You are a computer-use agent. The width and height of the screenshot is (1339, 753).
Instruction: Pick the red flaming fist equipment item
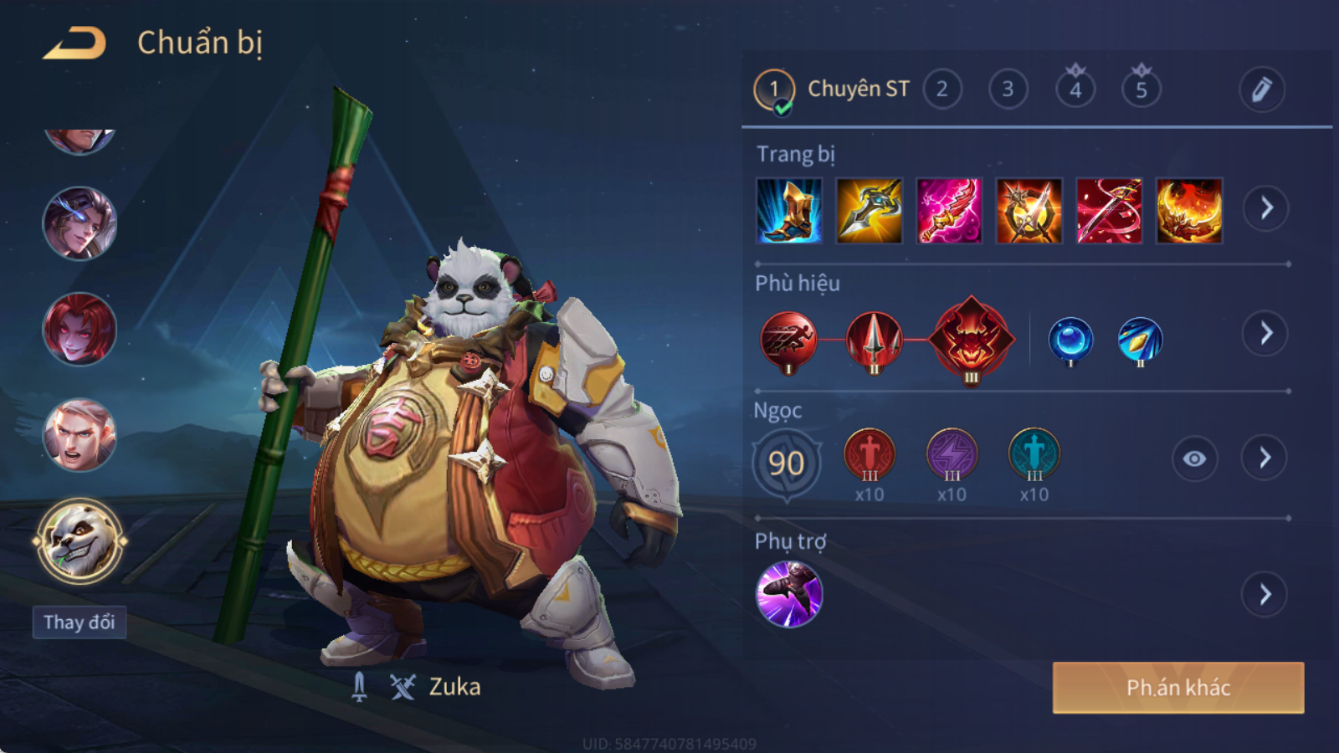1189,211
